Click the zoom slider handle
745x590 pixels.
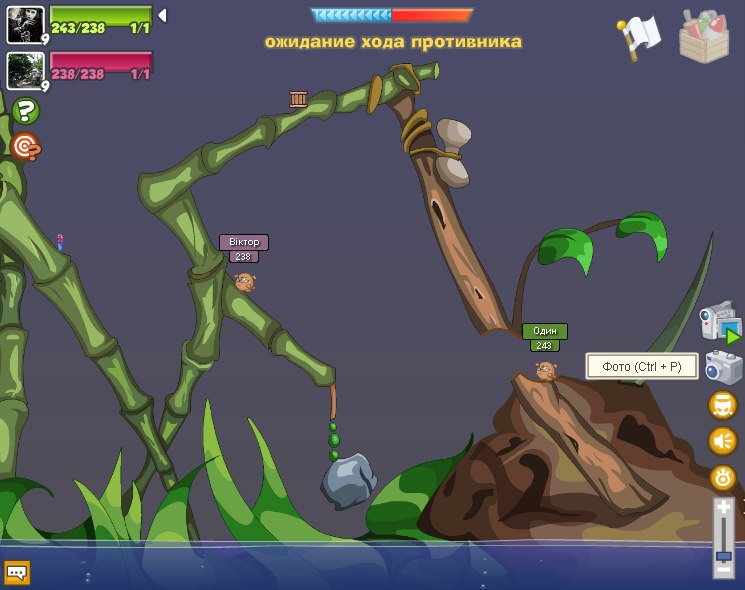[723, 555]
